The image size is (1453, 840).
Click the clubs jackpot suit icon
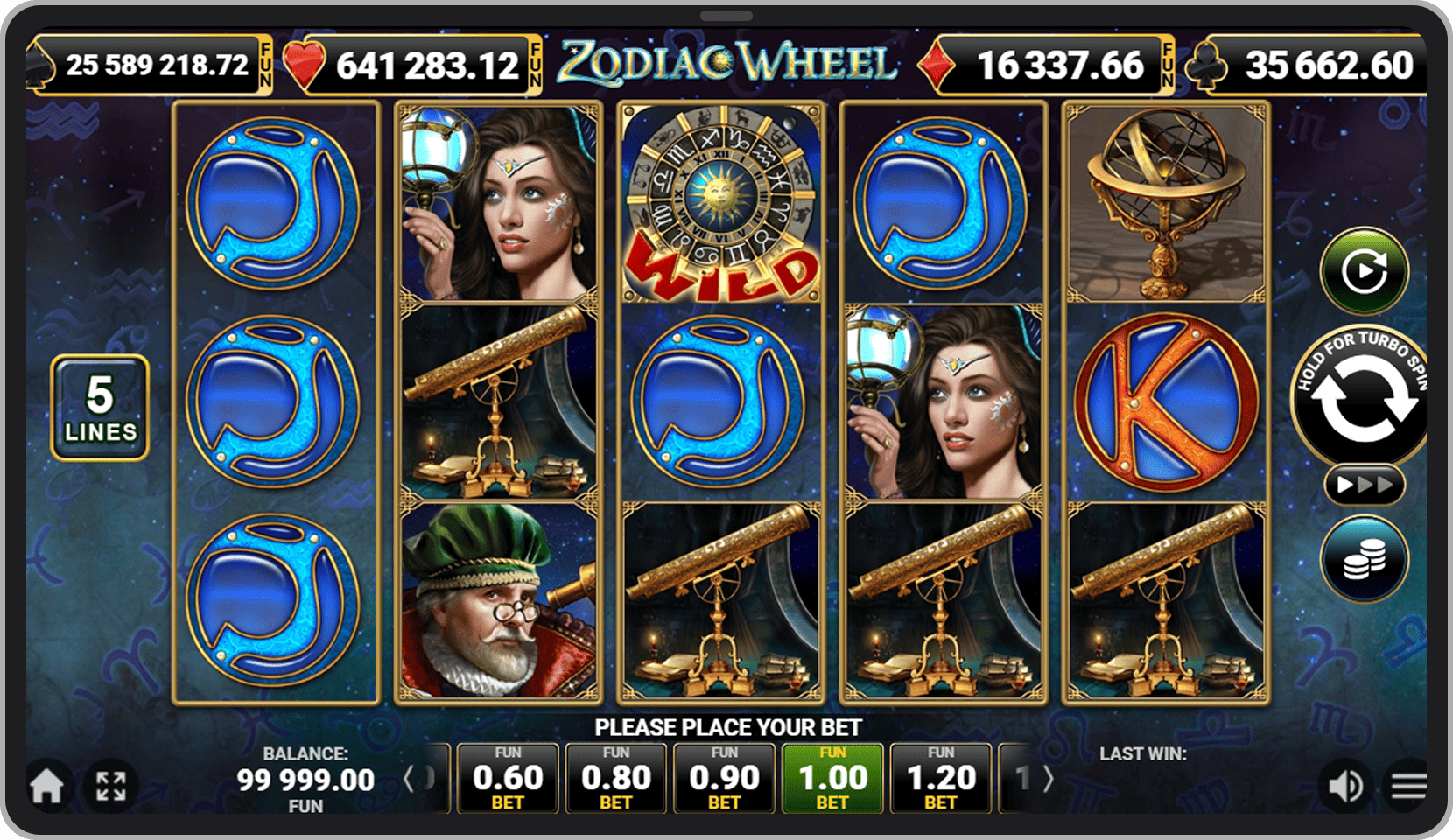tap(1208, 66)
